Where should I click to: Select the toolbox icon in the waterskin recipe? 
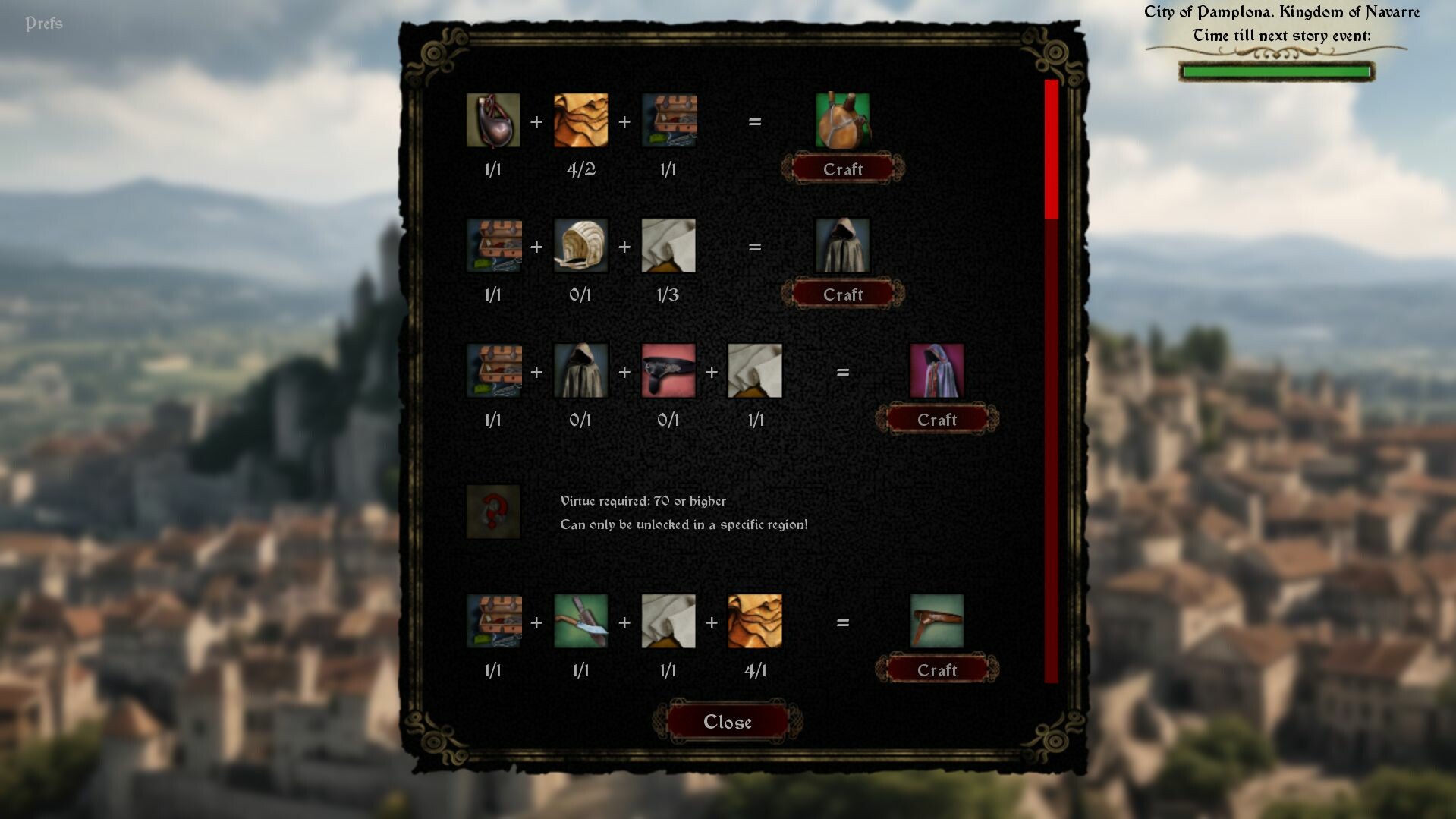pos(668,121)
